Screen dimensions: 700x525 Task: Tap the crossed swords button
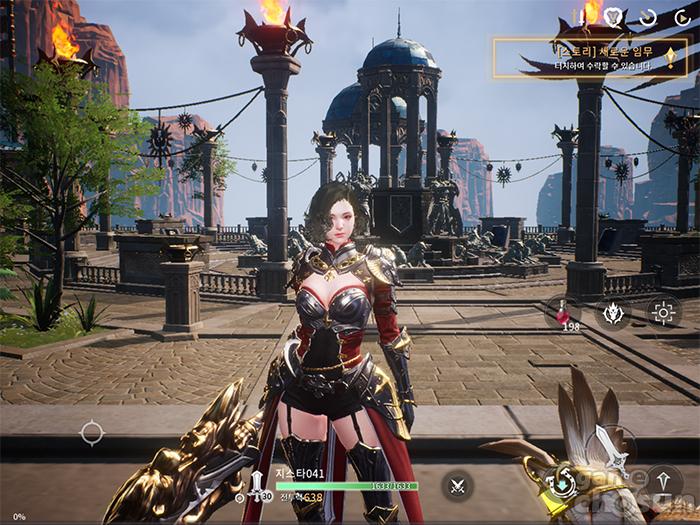[x=458, y=486]
